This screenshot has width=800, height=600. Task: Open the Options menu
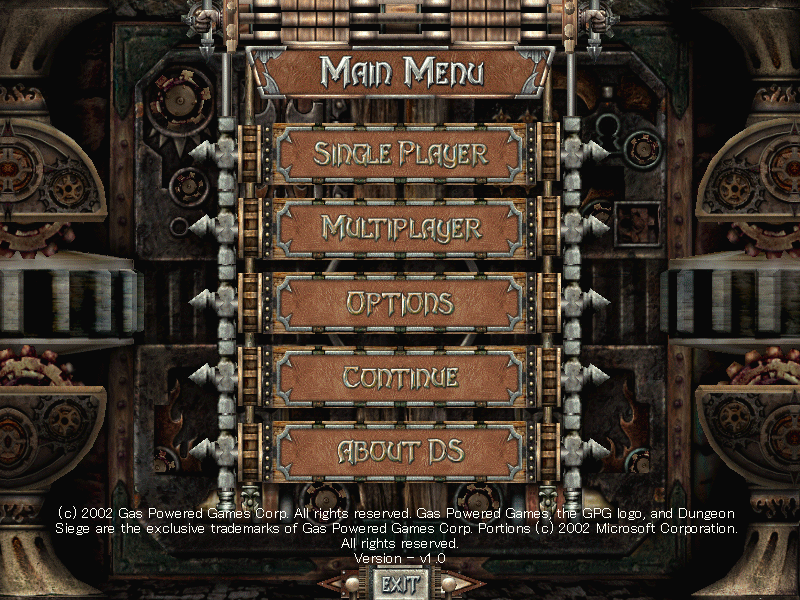(x=400, y=302)
